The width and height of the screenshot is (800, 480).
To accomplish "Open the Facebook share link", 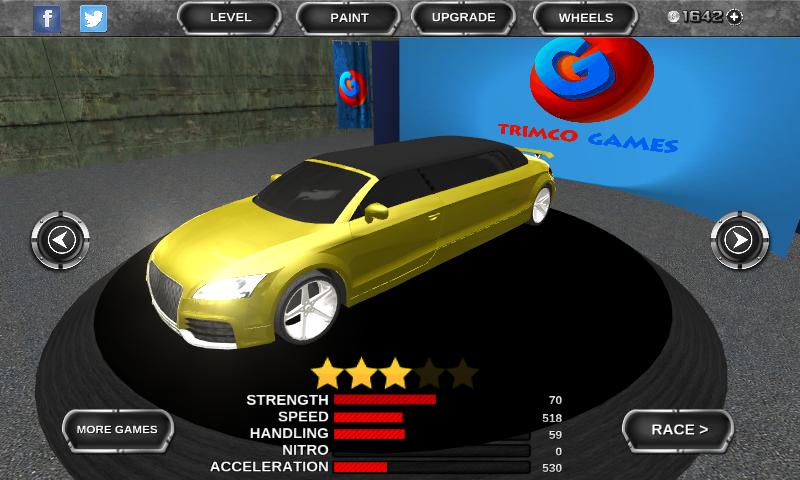I will click(x=47, y=18).
